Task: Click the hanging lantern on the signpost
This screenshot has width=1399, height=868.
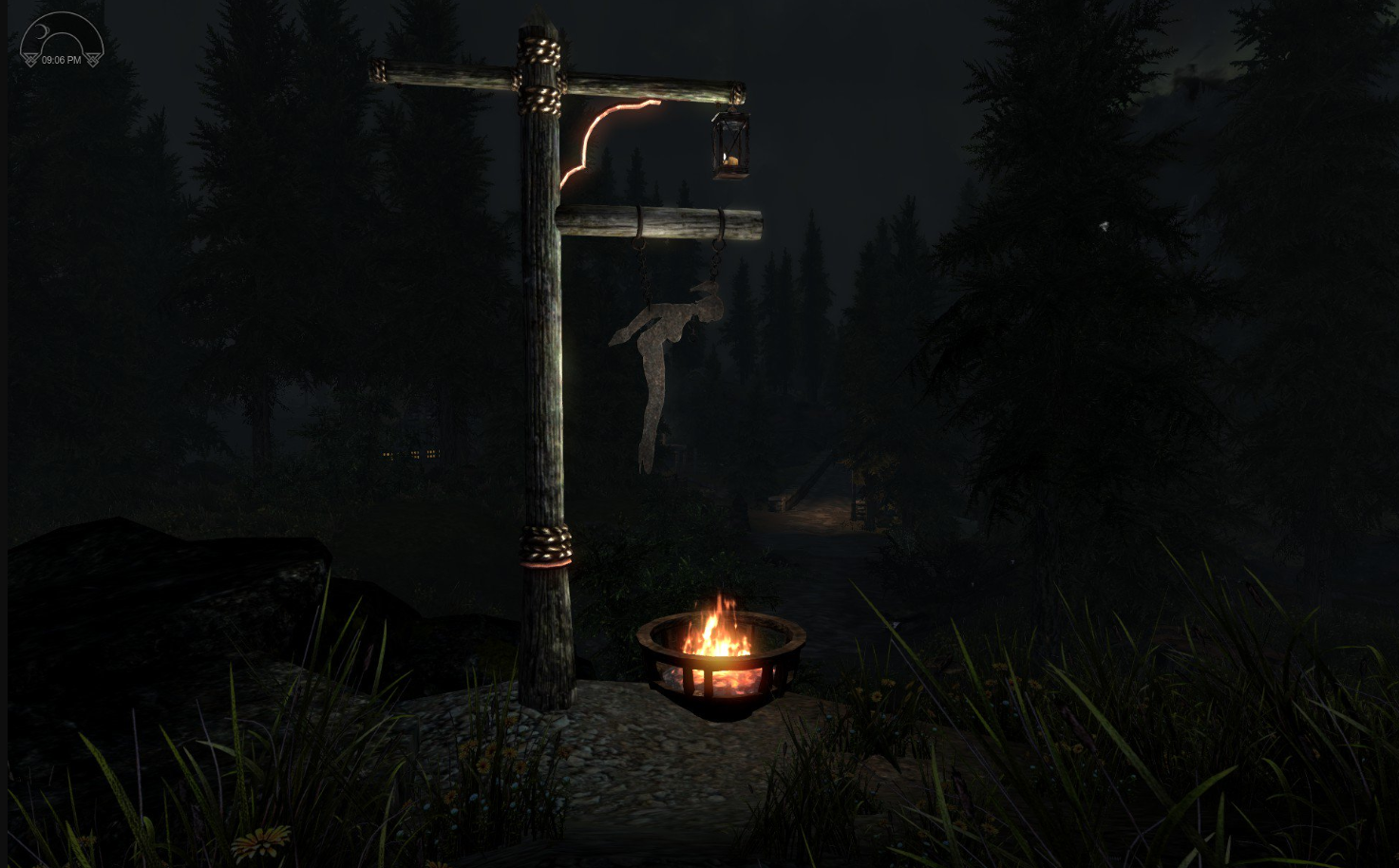Action: [x=729, y=144]
